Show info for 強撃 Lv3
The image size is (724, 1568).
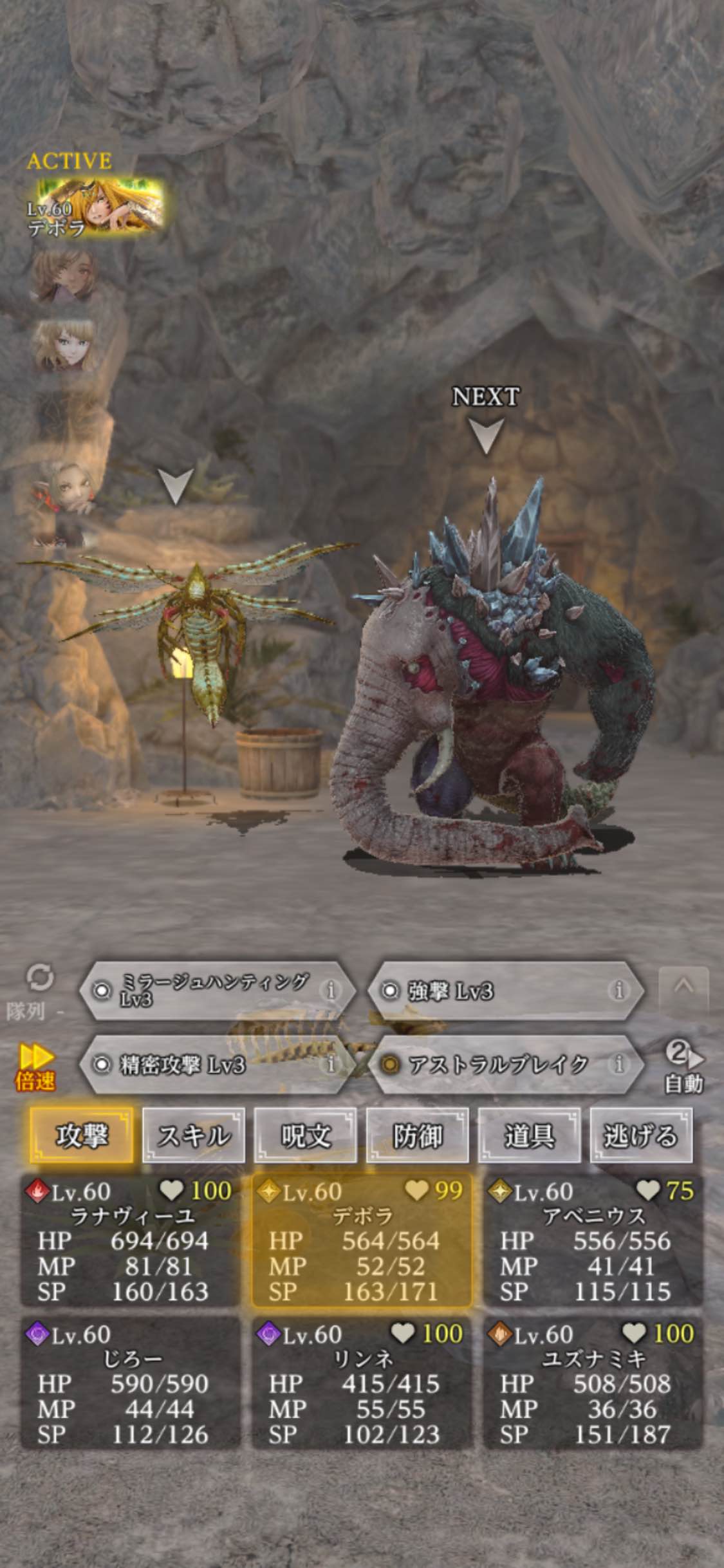coord(618,990)
